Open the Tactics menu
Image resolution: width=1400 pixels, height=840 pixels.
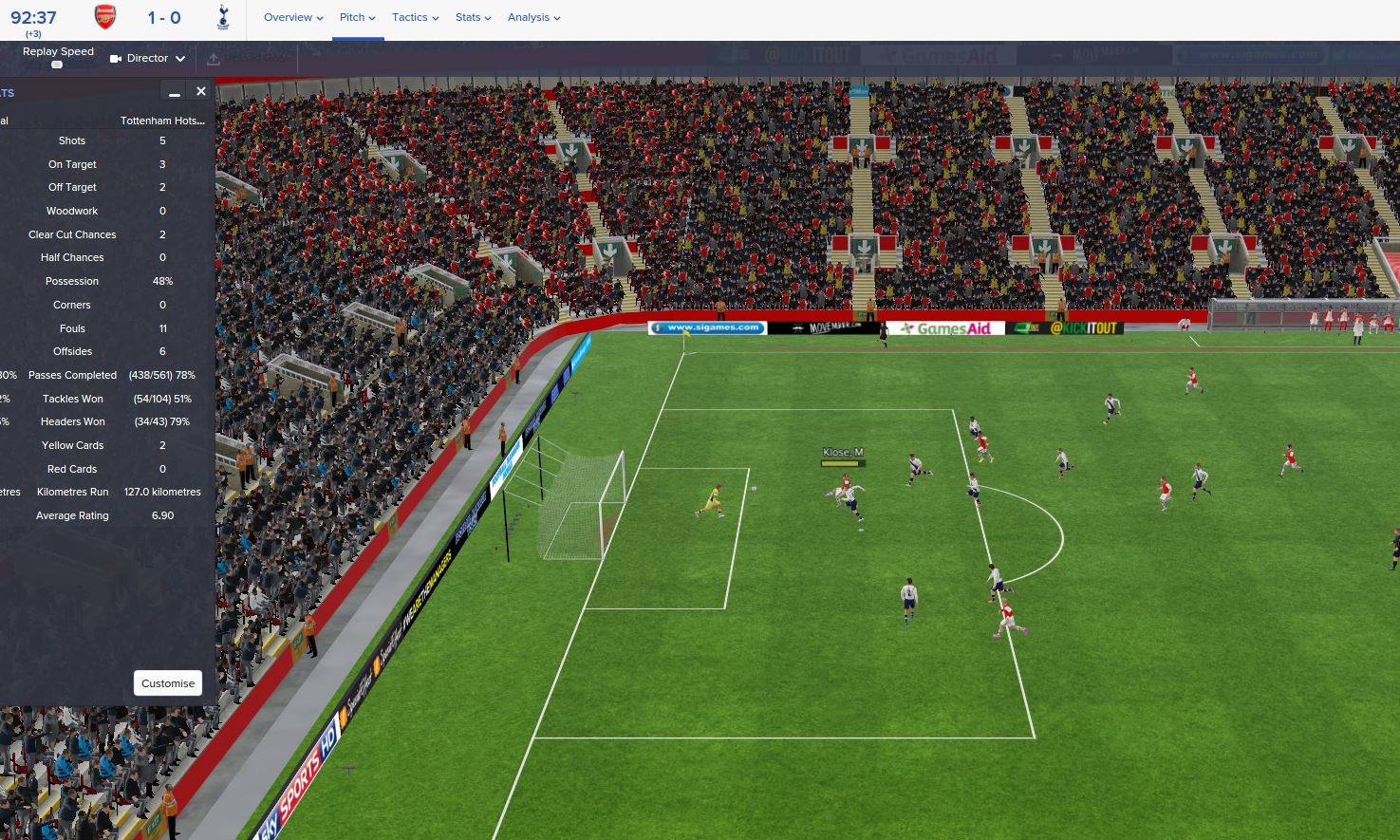pos(415,17)
